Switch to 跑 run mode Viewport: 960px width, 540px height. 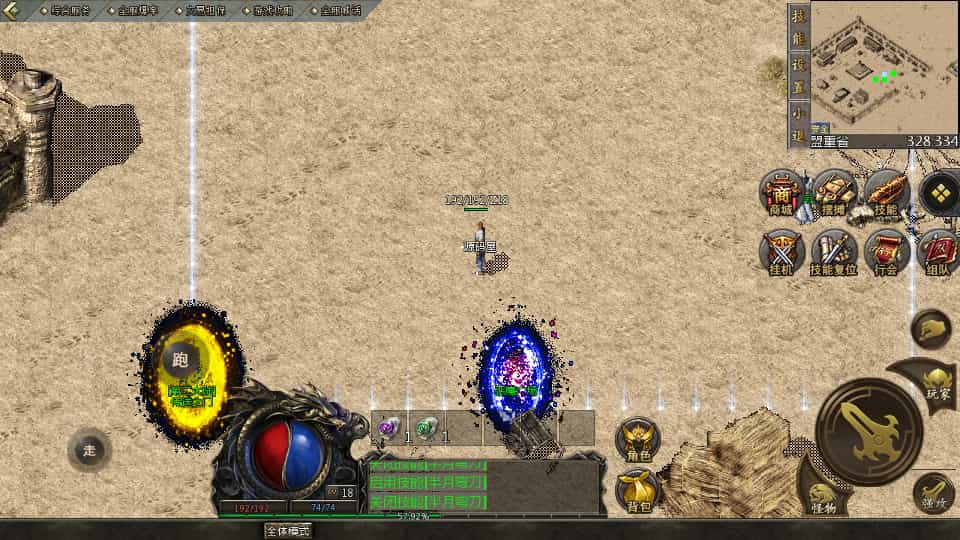click(180, 361)
